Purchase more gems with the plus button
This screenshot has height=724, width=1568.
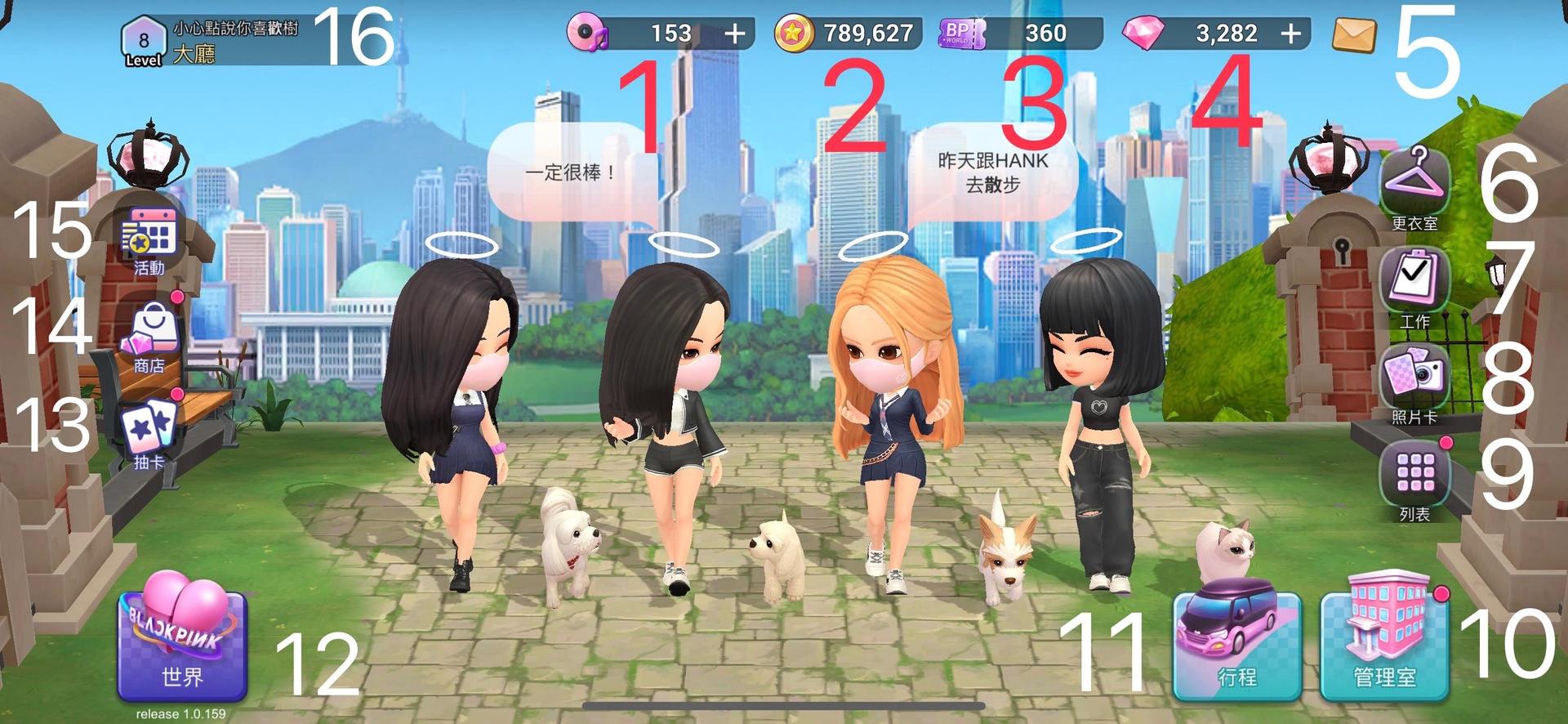click(1288, 34)
